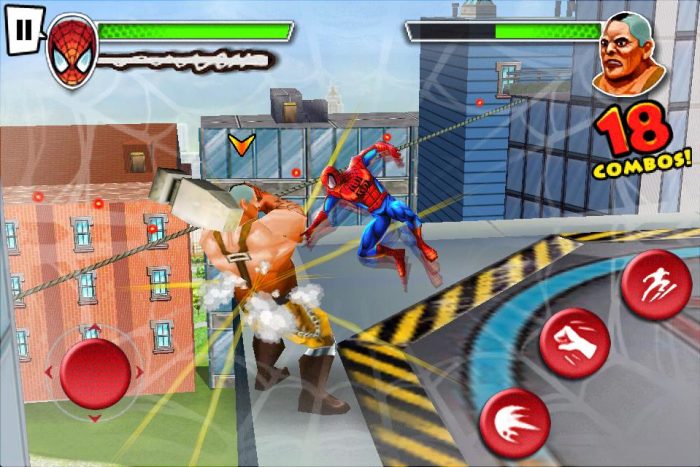
Task: Fire the web shot button
Action: pos(514,422)
